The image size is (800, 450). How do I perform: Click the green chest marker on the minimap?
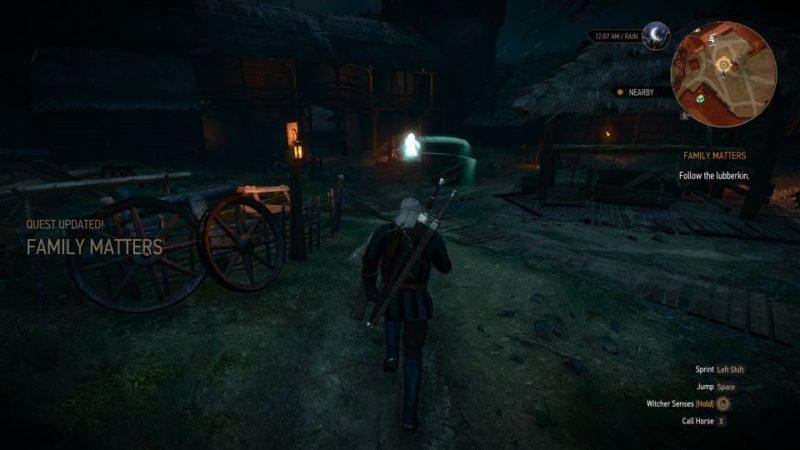[x=701, y=98]
